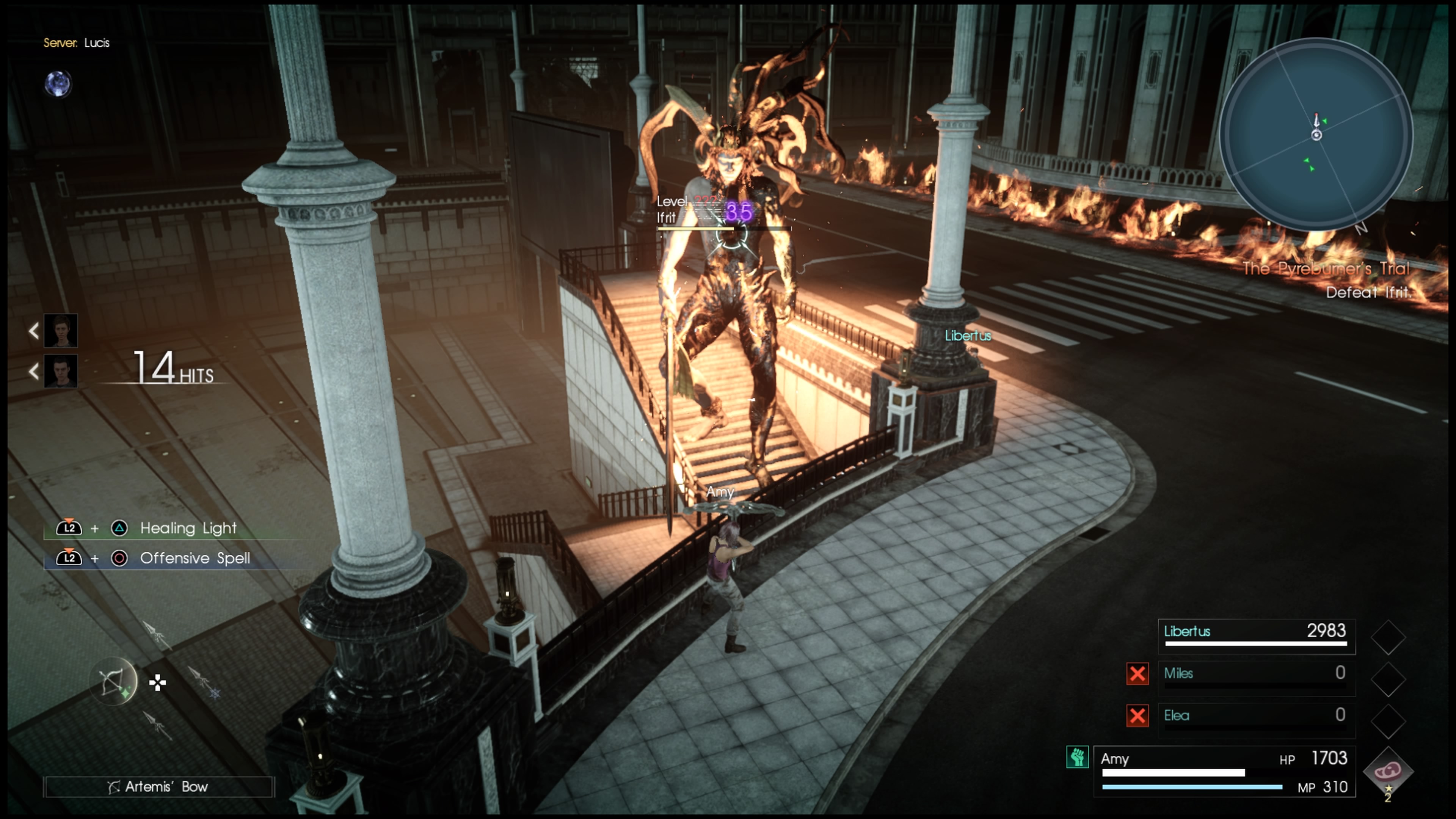Open the empty diamond slot beside Libertus
The image size is (1456, 819).
pyautogui.click(x=1388, y=637)
